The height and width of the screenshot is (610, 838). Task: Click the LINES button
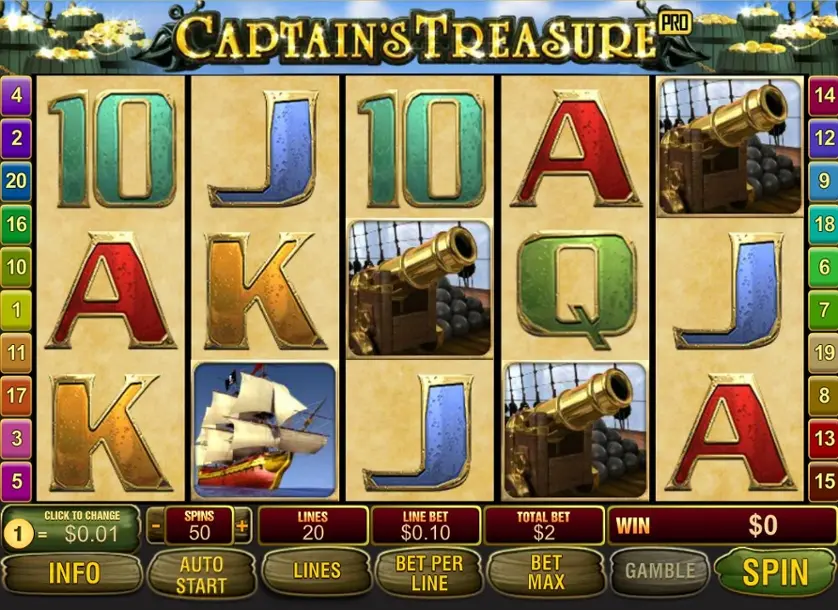click(316, 572)
